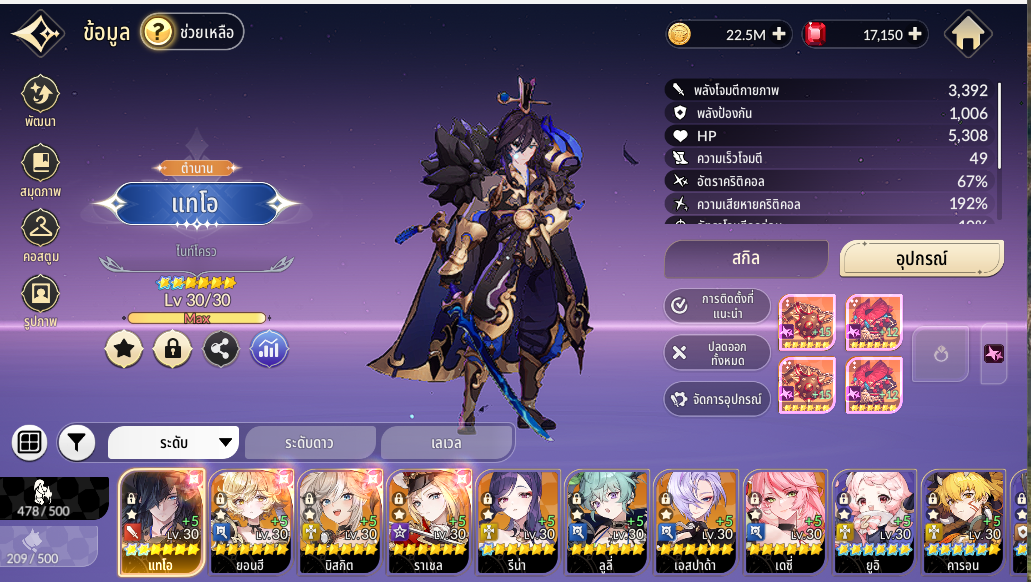Switch to the สกิล skills tab

tap(746, 259)
